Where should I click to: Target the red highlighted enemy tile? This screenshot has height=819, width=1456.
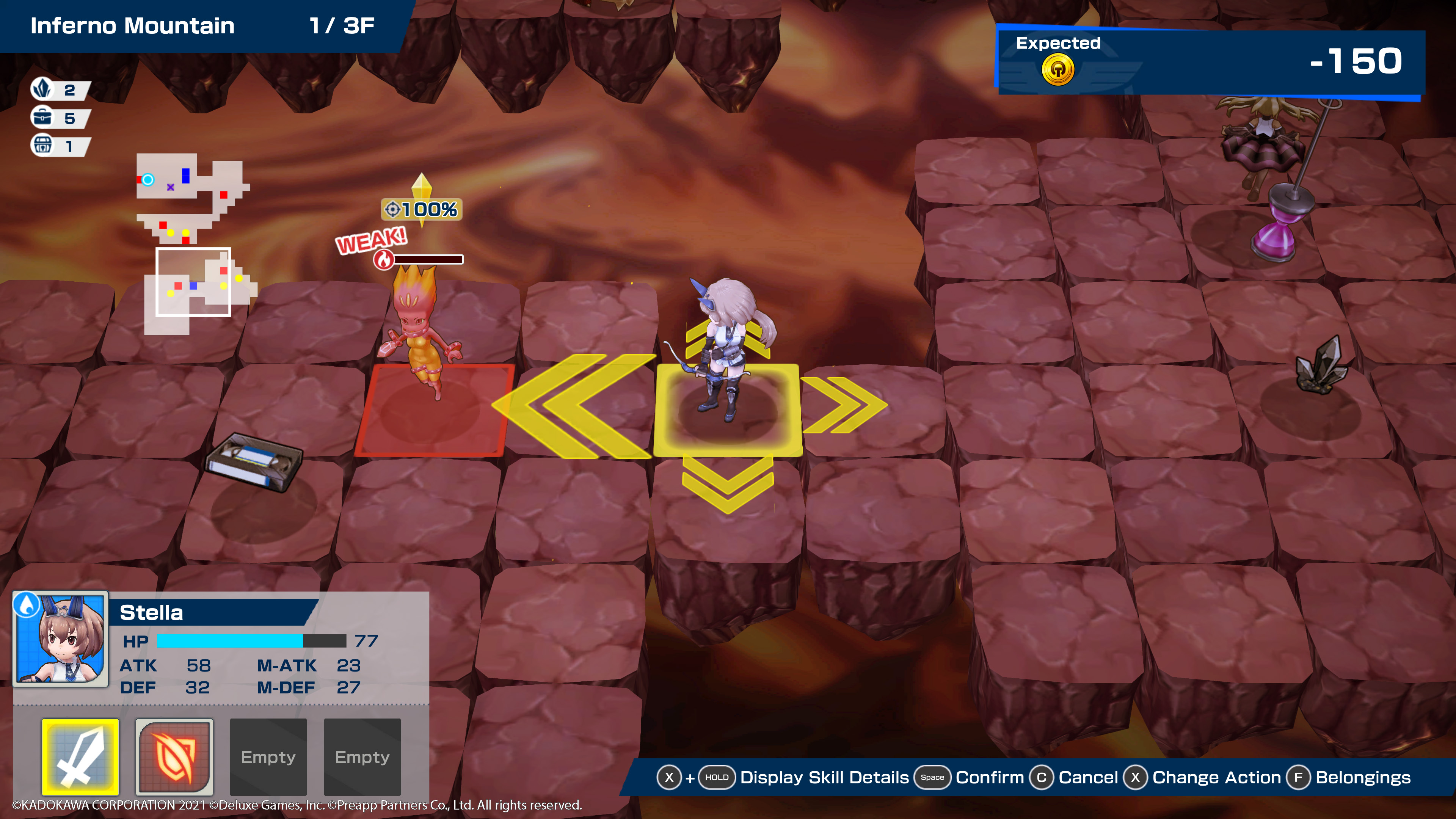(x=434, y=410)
